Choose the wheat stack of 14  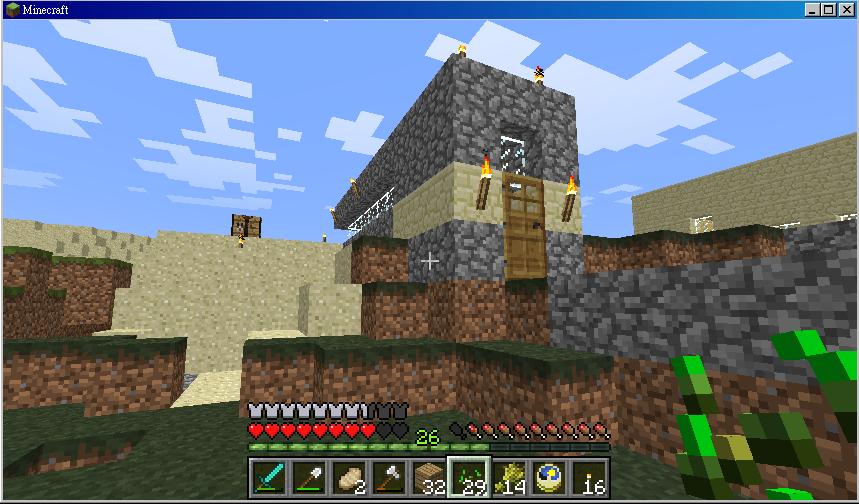click(x=509, y=477)
